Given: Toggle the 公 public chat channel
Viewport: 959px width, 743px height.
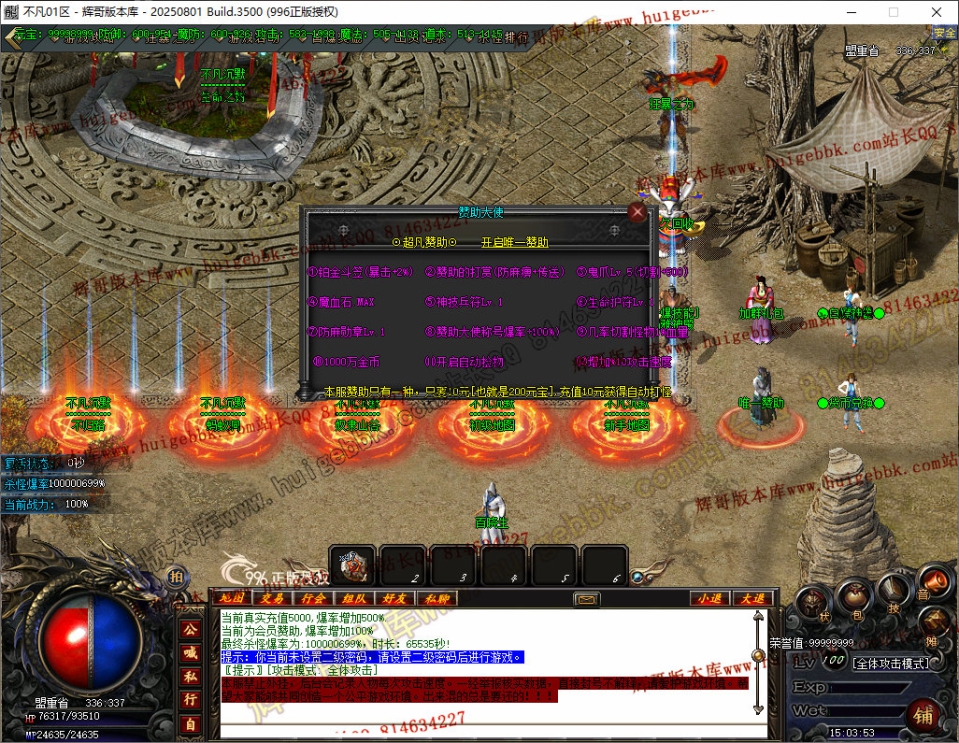Looking at the screenshot, I should tap(190, 628).
